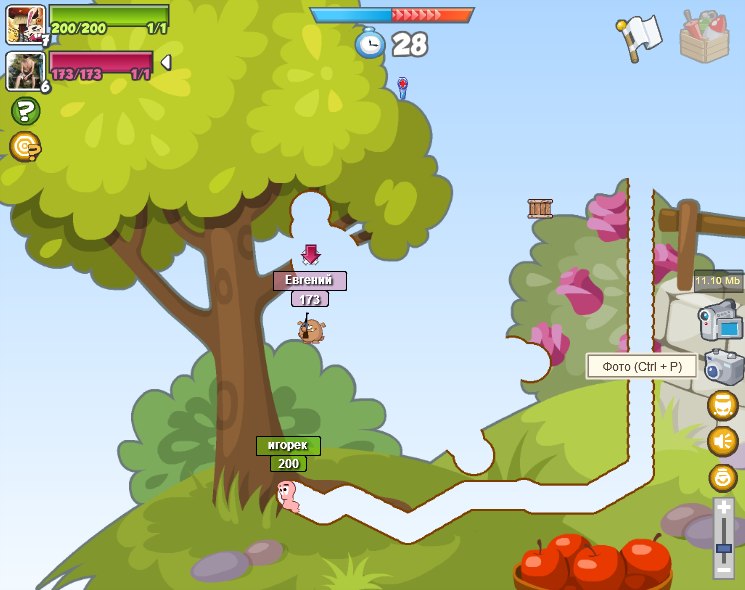Toggle the sound speaker button
The width and height of the screenshot is (745, 590).
point(722,441)
